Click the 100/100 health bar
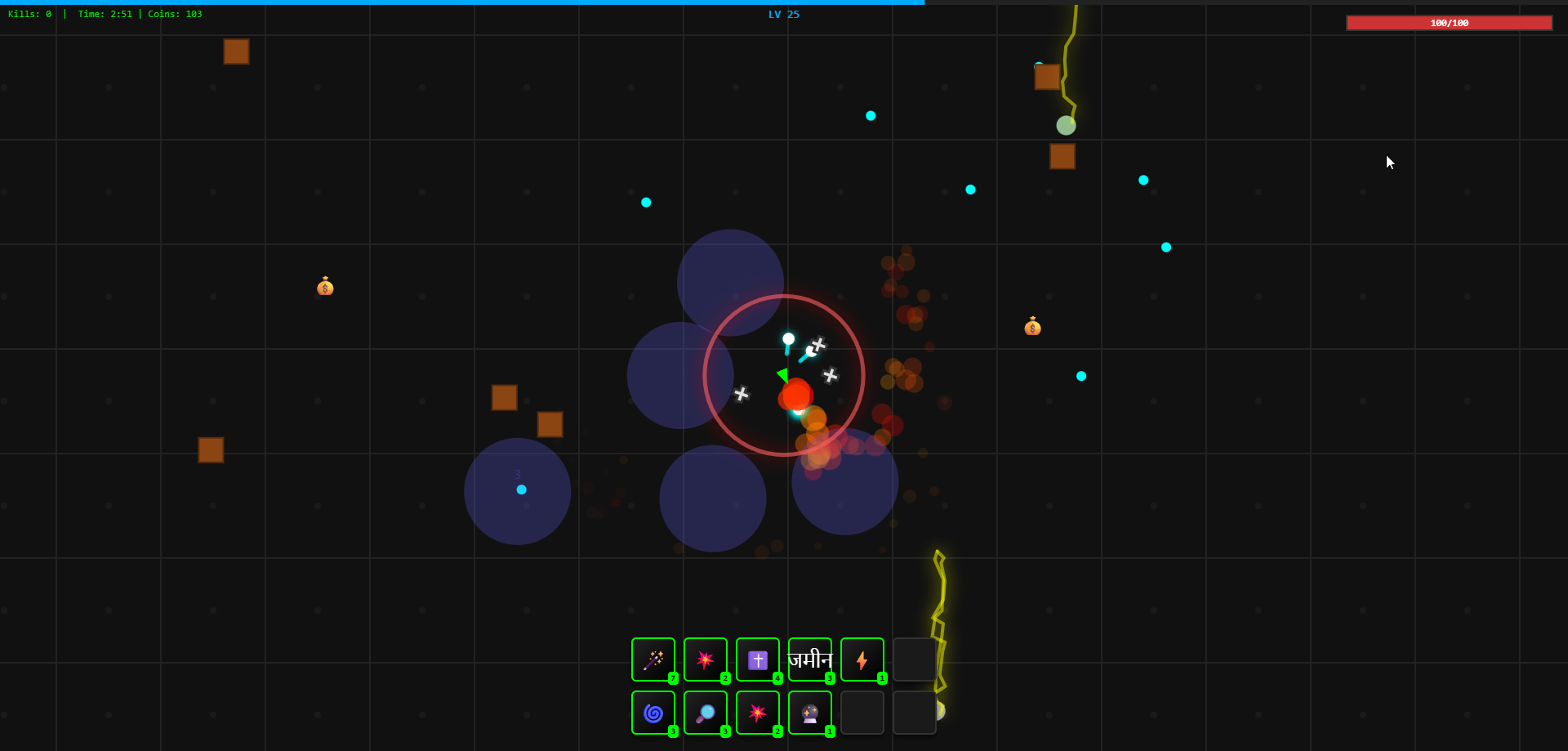 coord(1450,23)
